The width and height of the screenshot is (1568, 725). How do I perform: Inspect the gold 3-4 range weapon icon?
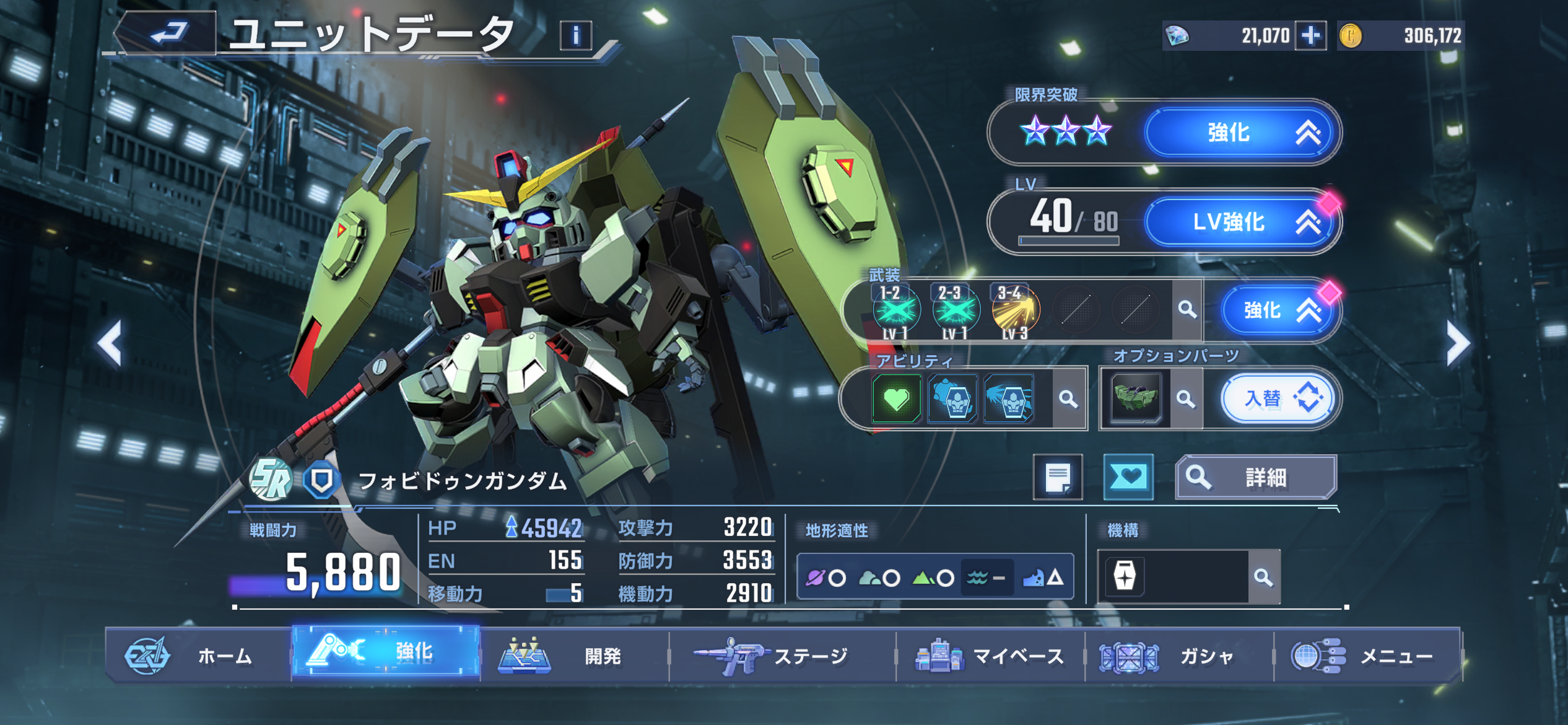1015,310
